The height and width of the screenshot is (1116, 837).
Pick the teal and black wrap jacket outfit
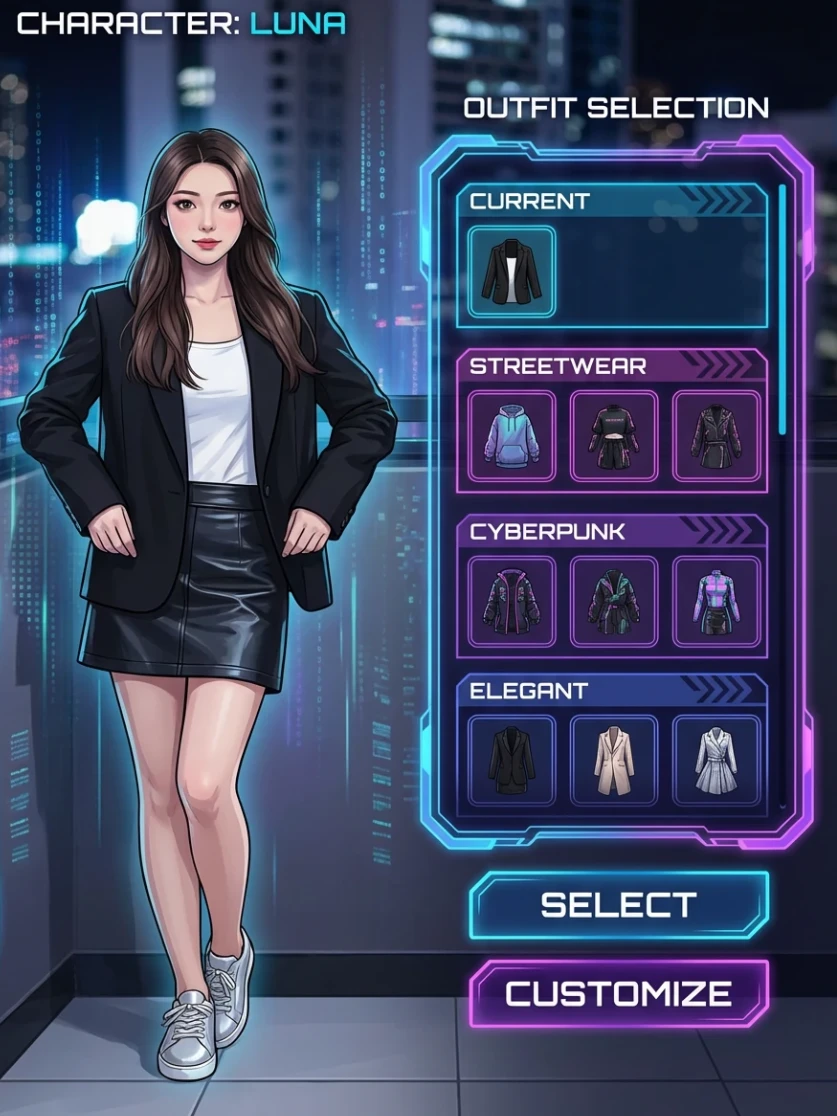click(x=614, y=602)
